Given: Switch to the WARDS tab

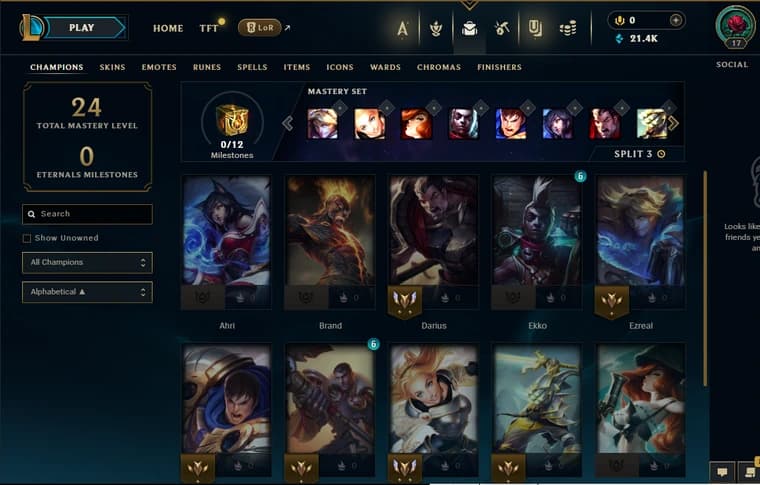Looking at the screenshot, I should tap(385, 67).
